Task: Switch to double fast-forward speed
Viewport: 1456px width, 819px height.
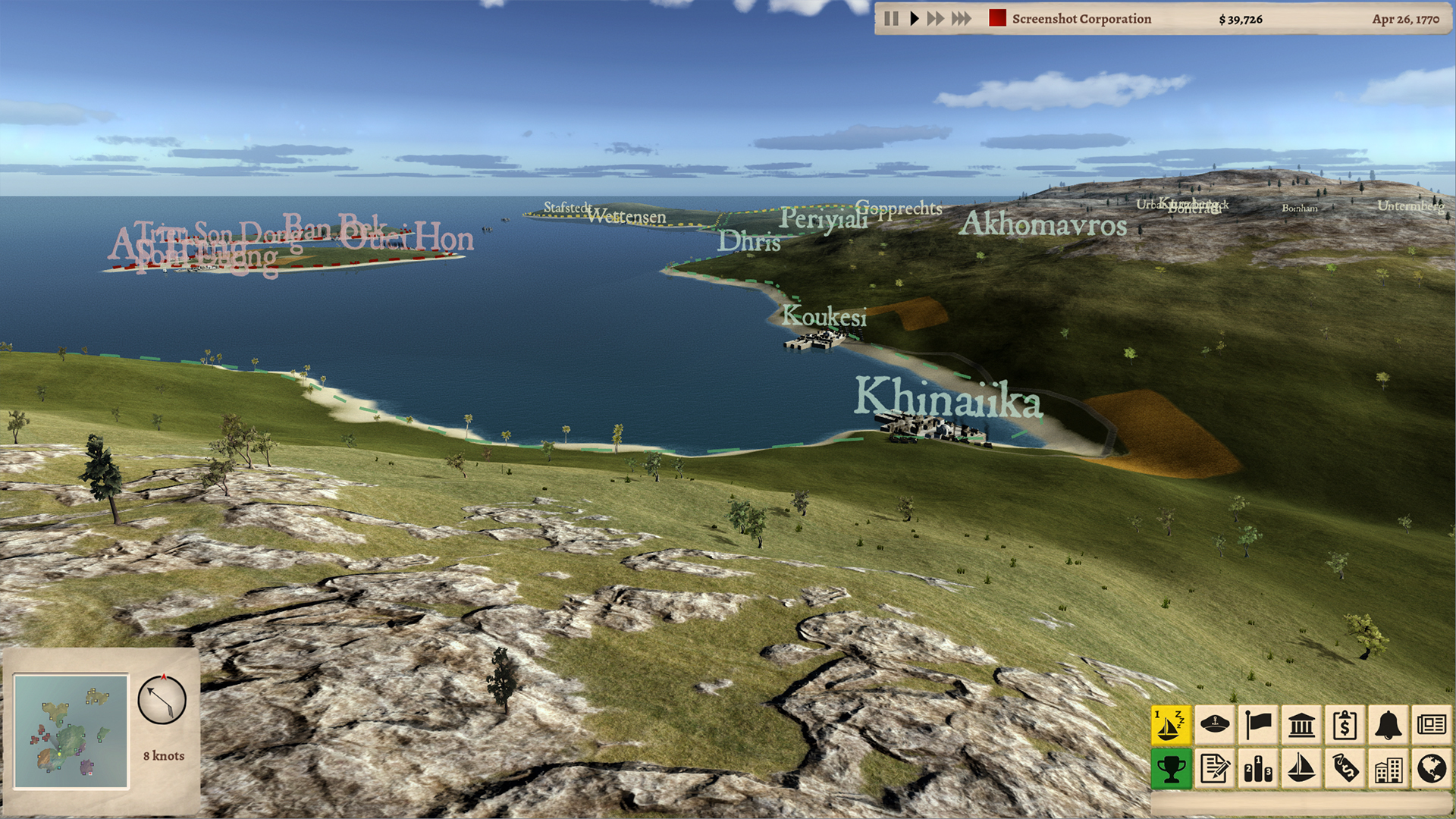Action: click(936, 19)
